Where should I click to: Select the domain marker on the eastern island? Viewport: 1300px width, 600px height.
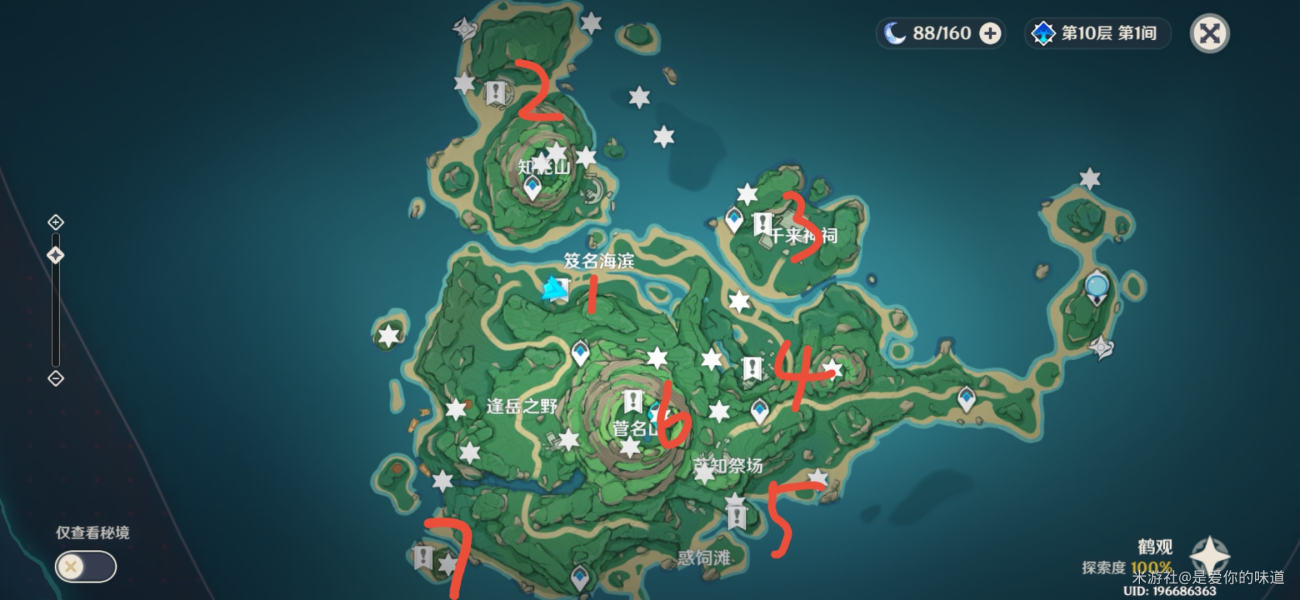click(x=1102, y=346)
